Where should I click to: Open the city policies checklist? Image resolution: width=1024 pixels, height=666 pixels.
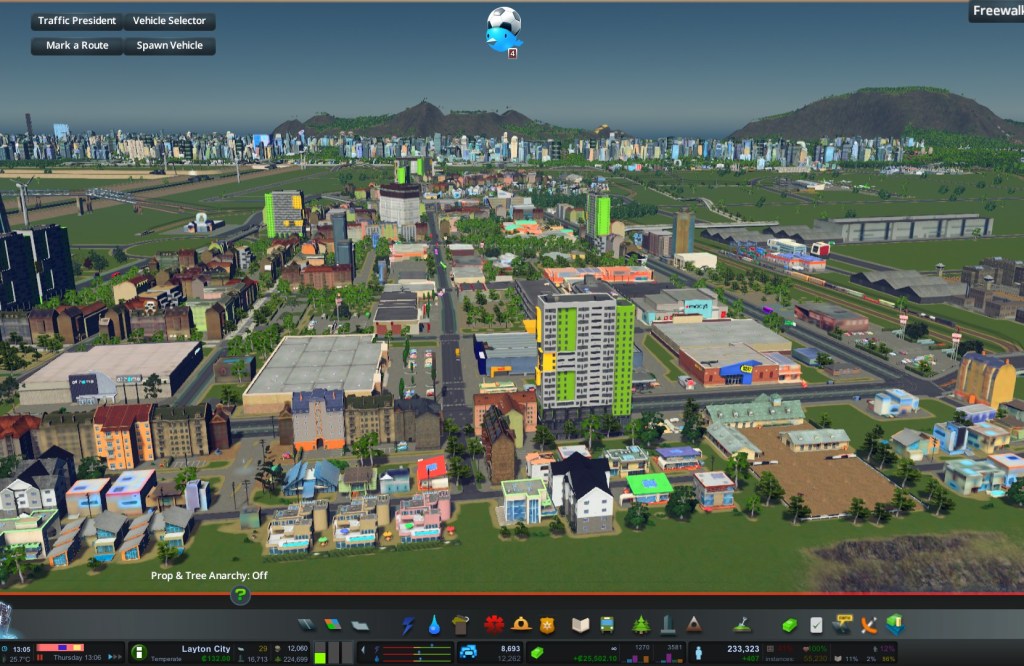[816, 625]
